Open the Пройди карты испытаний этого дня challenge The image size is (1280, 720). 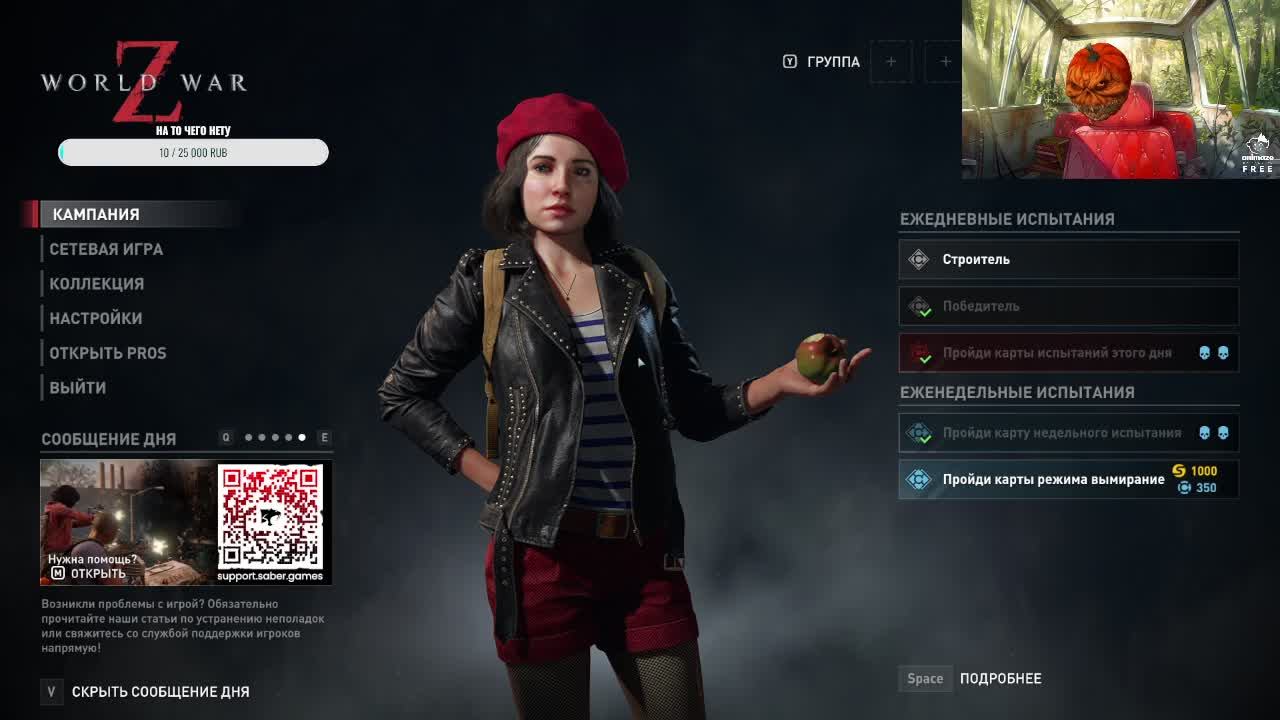[x=1068, y=353]
